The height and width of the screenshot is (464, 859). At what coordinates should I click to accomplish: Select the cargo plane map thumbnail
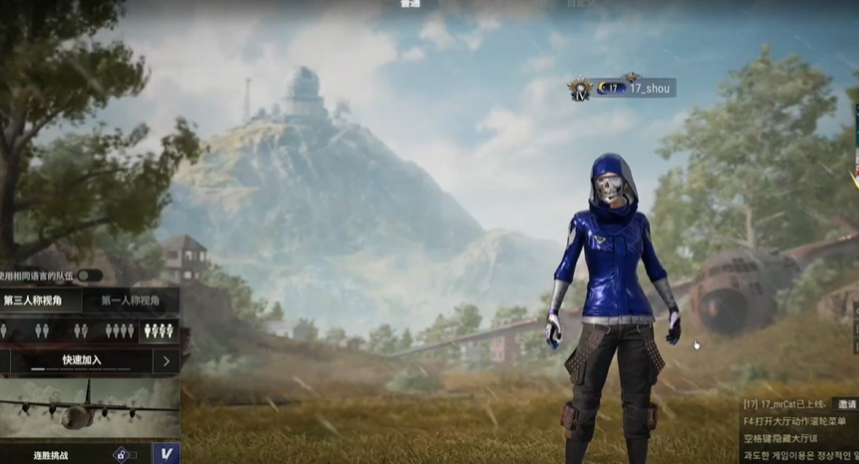(x=90, y=407)
